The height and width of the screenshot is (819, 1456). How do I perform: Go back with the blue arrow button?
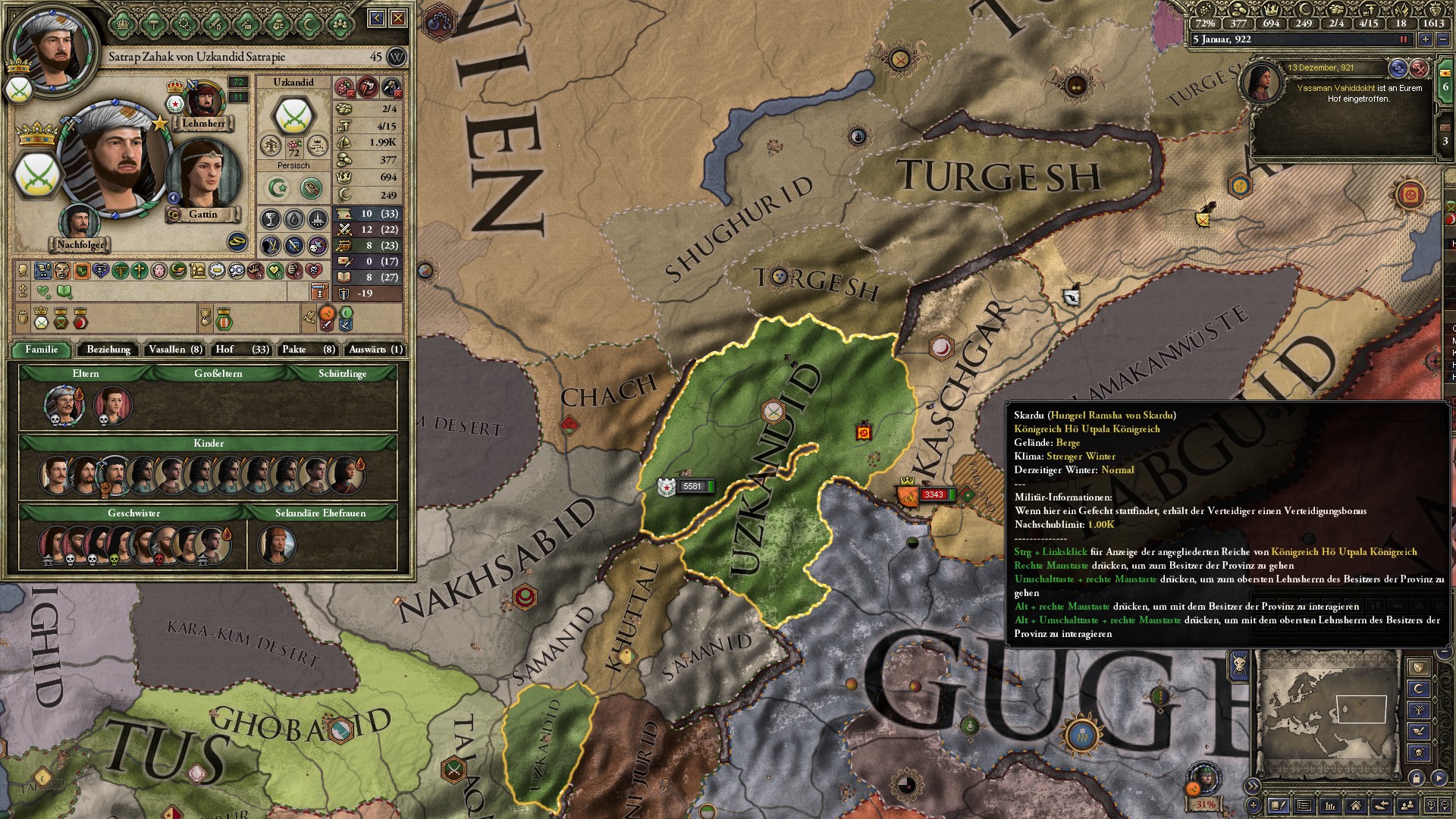tap(377, 18)
